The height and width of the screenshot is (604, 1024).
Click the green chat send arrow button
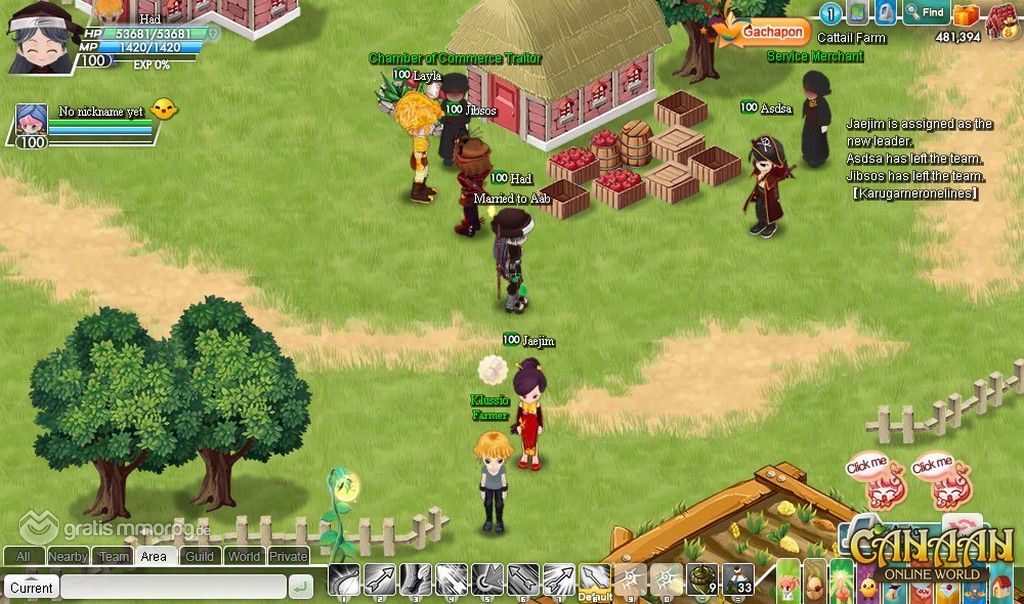[x=299, y=587]
